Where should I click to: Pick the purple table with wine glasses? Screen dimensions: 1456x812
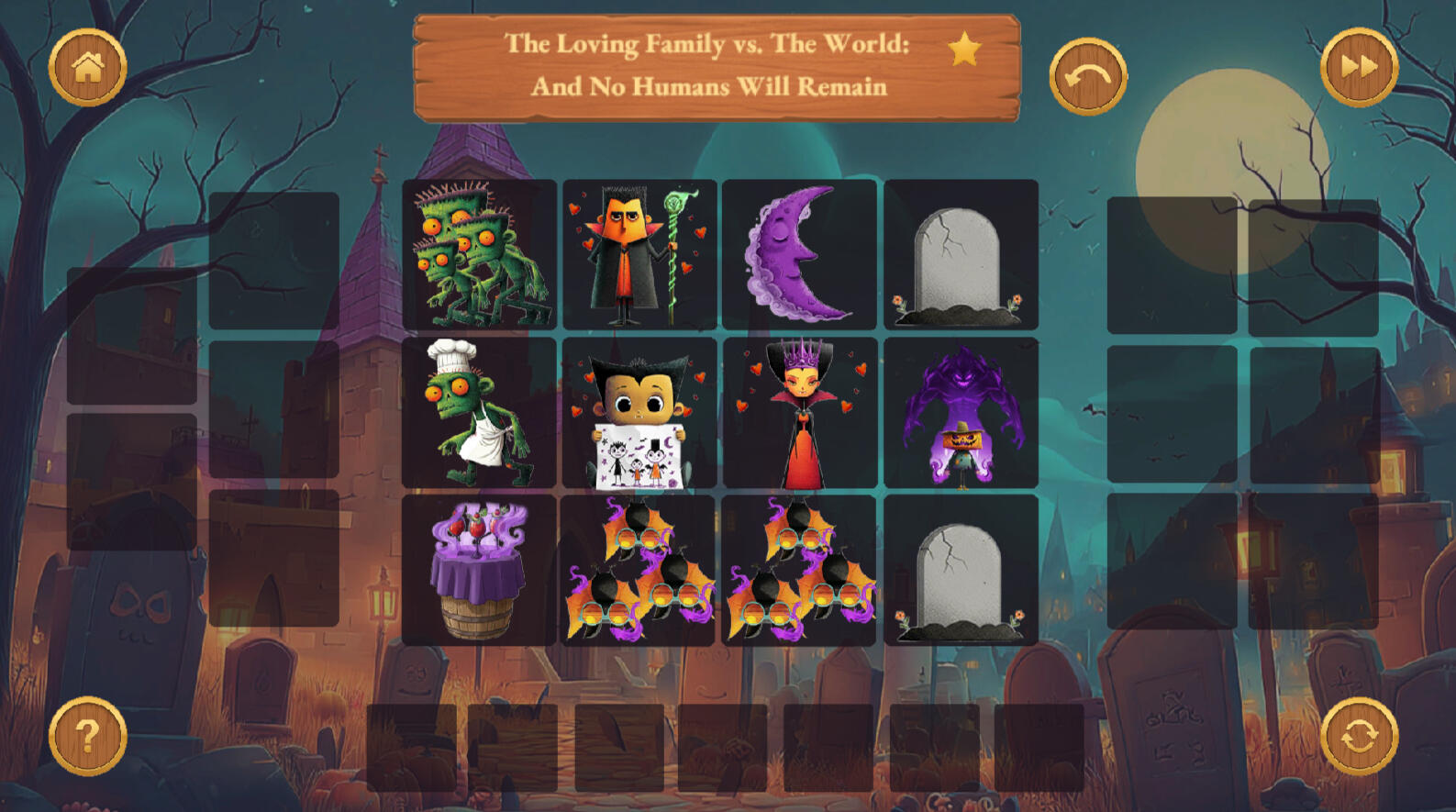coord(479,570)
